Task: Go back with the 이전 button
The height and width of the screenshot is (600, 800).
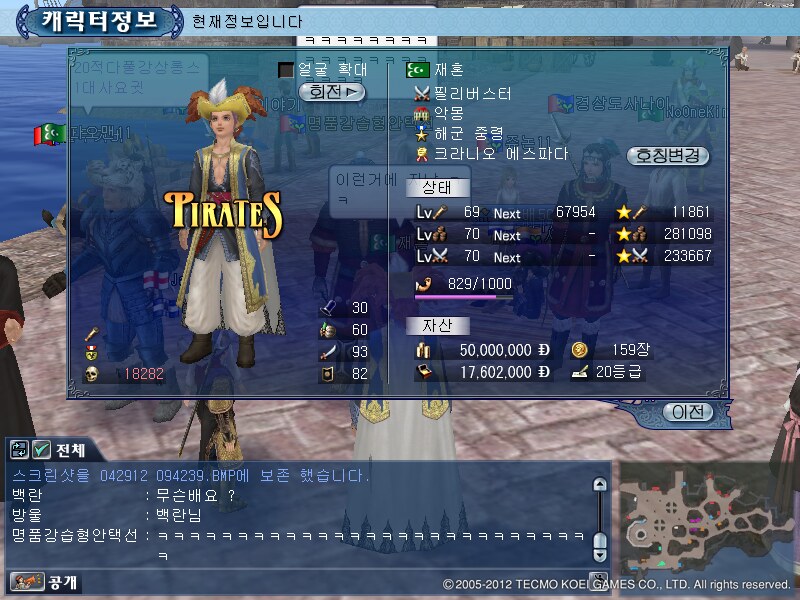Action: 689,412
